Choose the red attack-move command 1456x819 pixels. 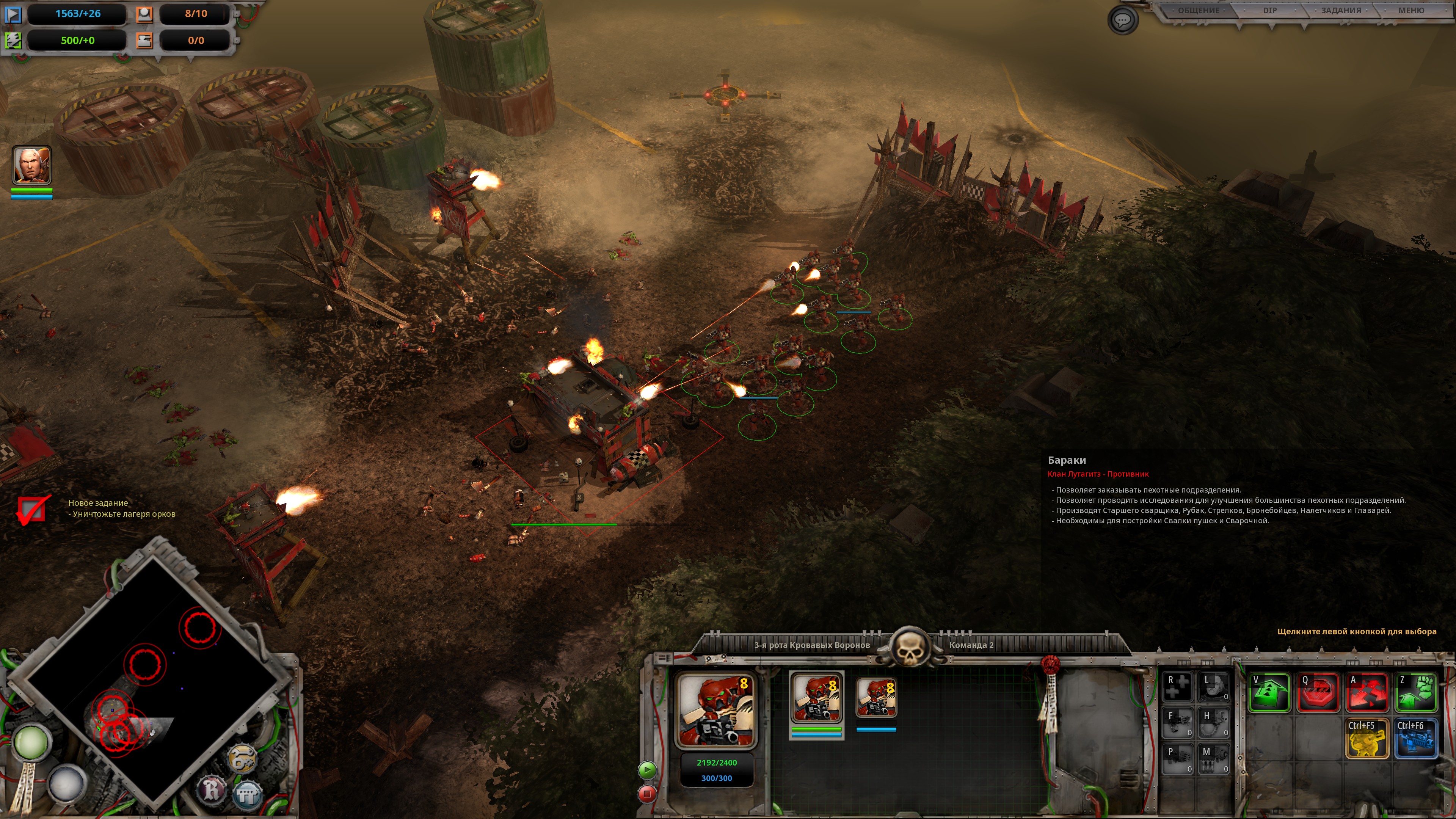[x=1367, y=692]
